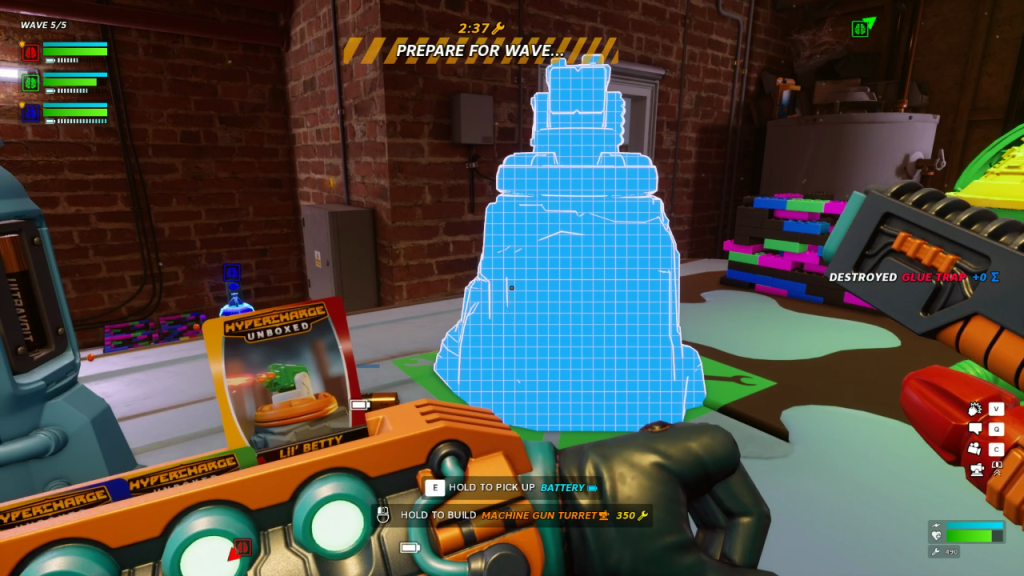Click the green teammate waypoint marker

pos(860,28)
